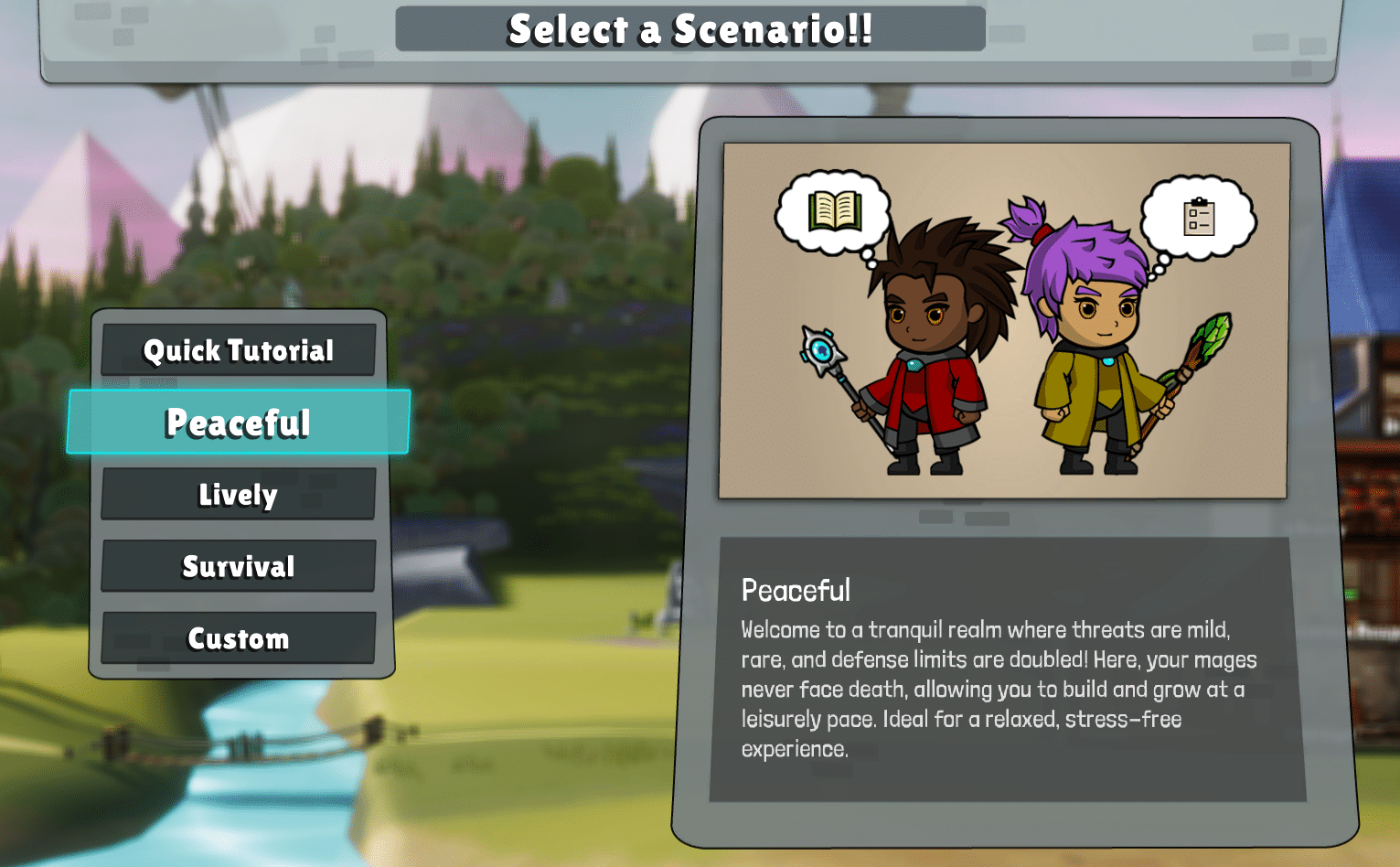Click the Peaceful heading in description panel
Image resolution: width=1400 pixels, height=867 pixels.
point(795,591)
